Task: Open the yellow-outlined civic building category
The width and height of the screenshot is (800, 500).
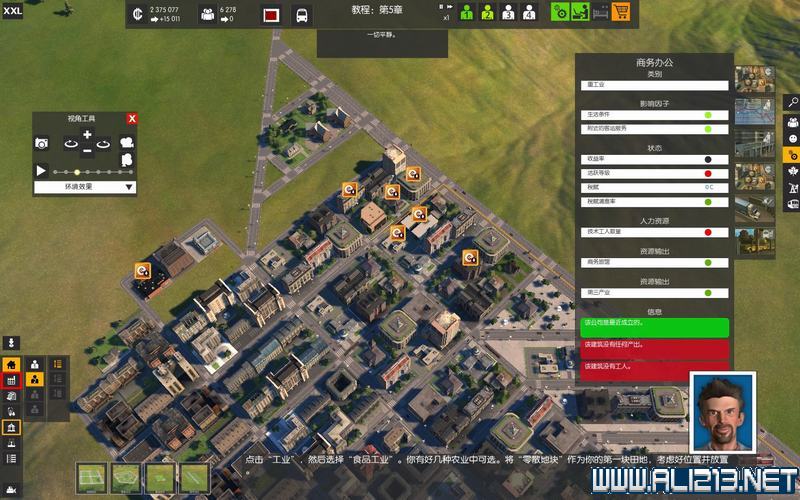Action: click(12, 428)
